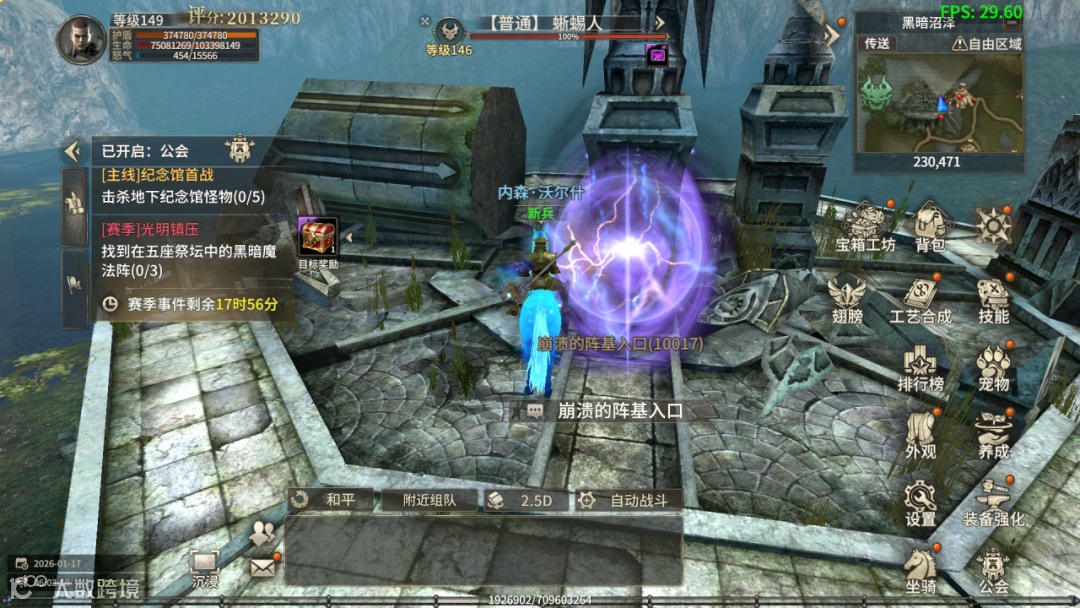Image resolution: width=1080 pixels, height=608 pixels.
Task: Open 附近组队 nearby team
Action: pyautogui.click(x=430, y=500)
